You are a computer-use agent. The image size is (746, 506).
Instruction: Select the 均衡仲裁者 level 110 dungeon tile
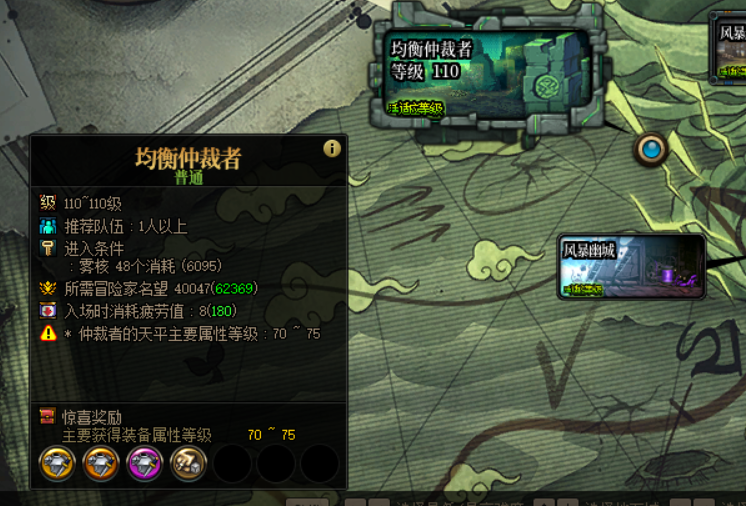(x=487, y=71)
